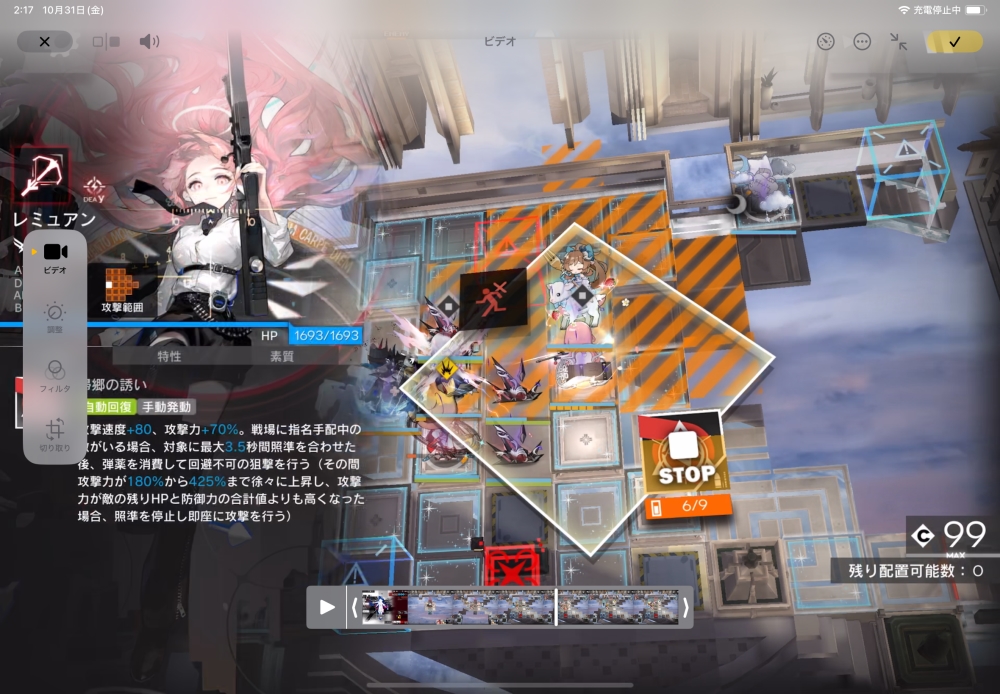
Task: Open the 素質 tab
Action: (x=282, y=356)
